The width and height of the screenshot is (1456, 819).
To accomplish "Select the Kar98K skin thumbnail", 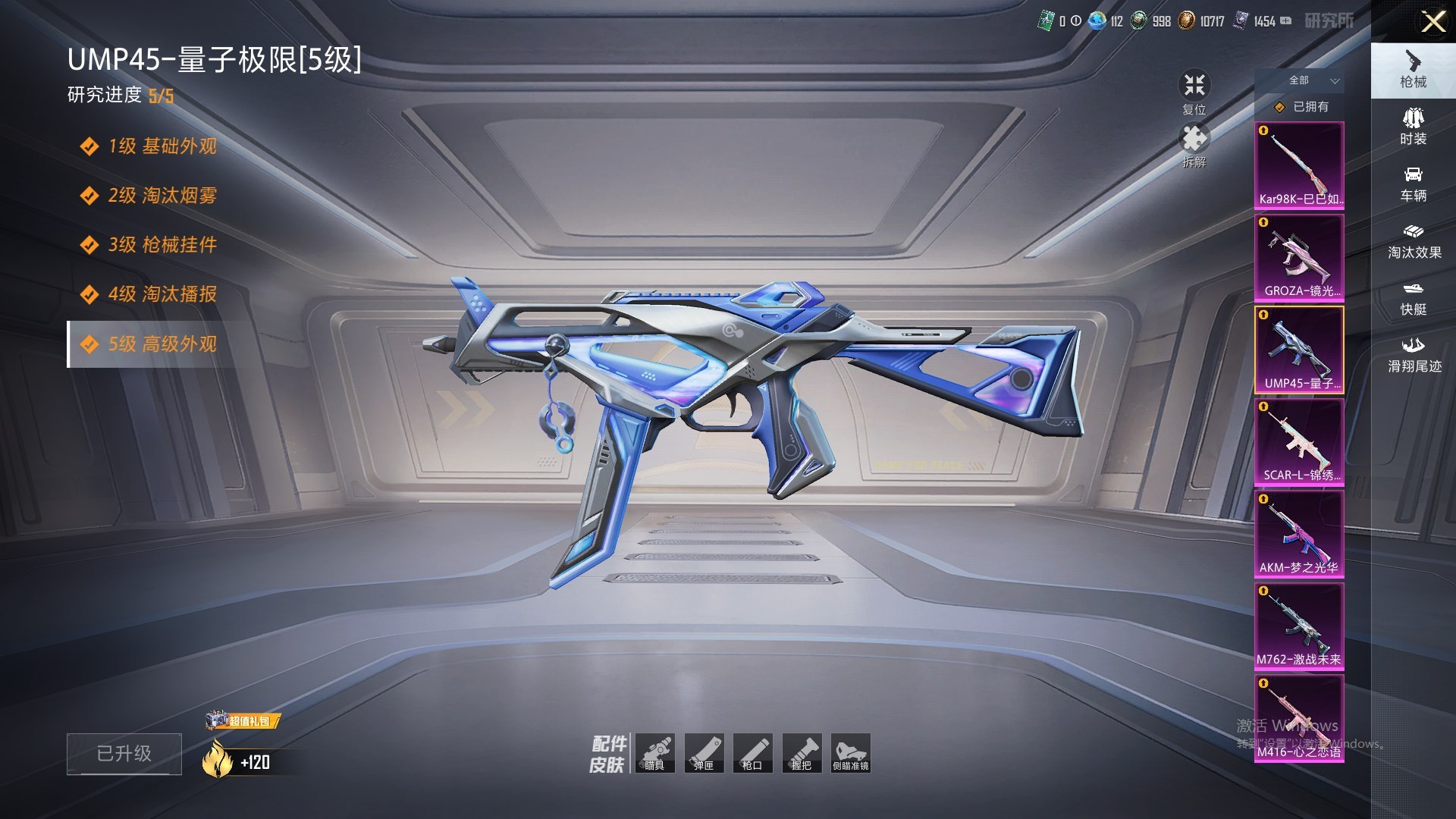I will pos(1299,165).
